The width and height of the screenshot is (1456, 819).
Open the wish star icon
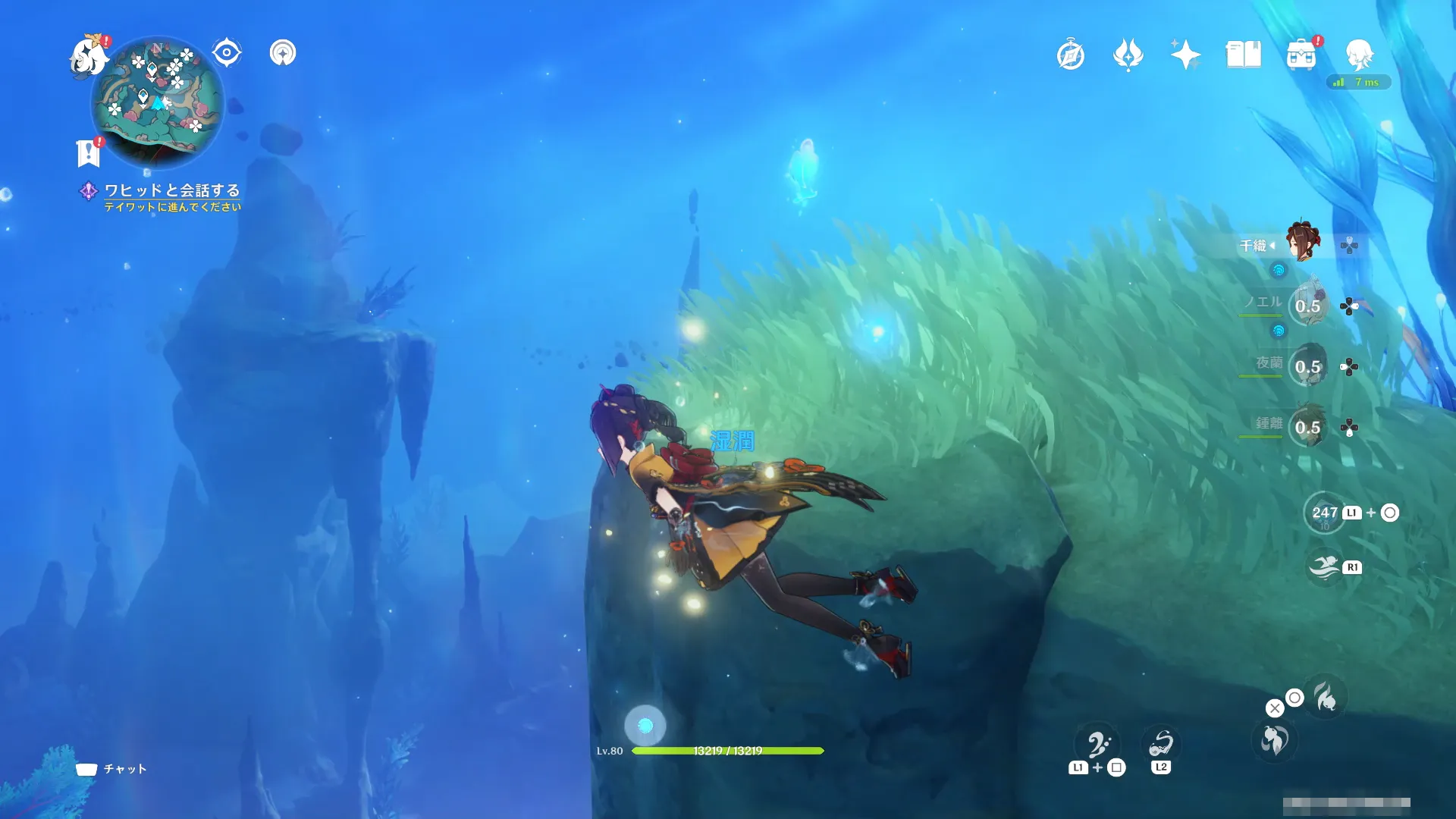[1185, 55]
